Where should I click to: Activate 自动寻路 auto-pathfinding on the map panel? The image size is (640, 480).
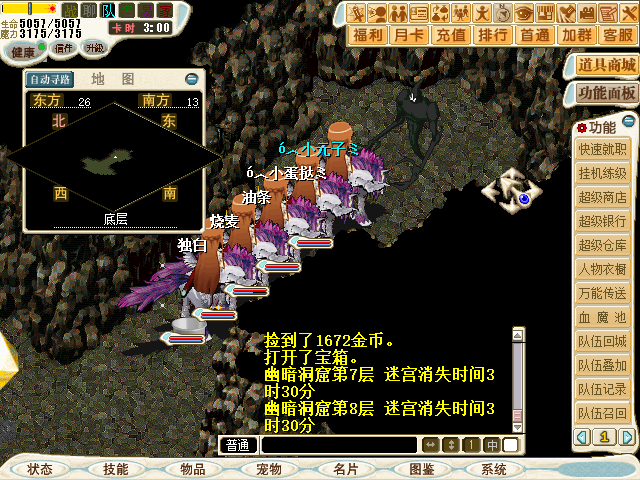[x=50, y=79]
